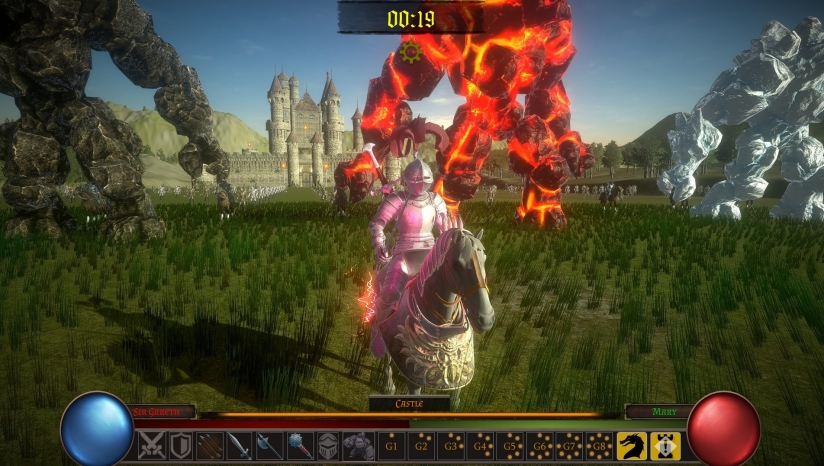Pick the single sword icon
The width and height of the screenshot is (824, 466).
click(240, 446)
